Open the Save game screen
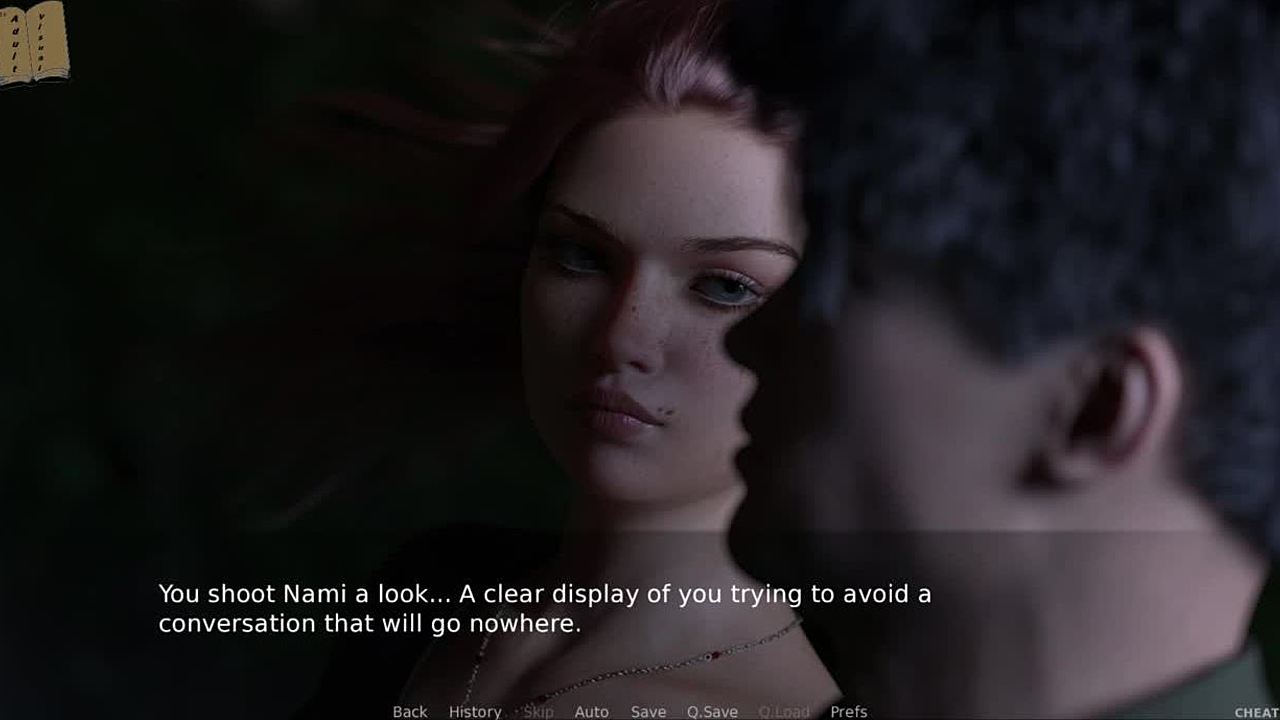Image resolution: width=1280 pixels, height=720 pixels. (x=648, y=711)
